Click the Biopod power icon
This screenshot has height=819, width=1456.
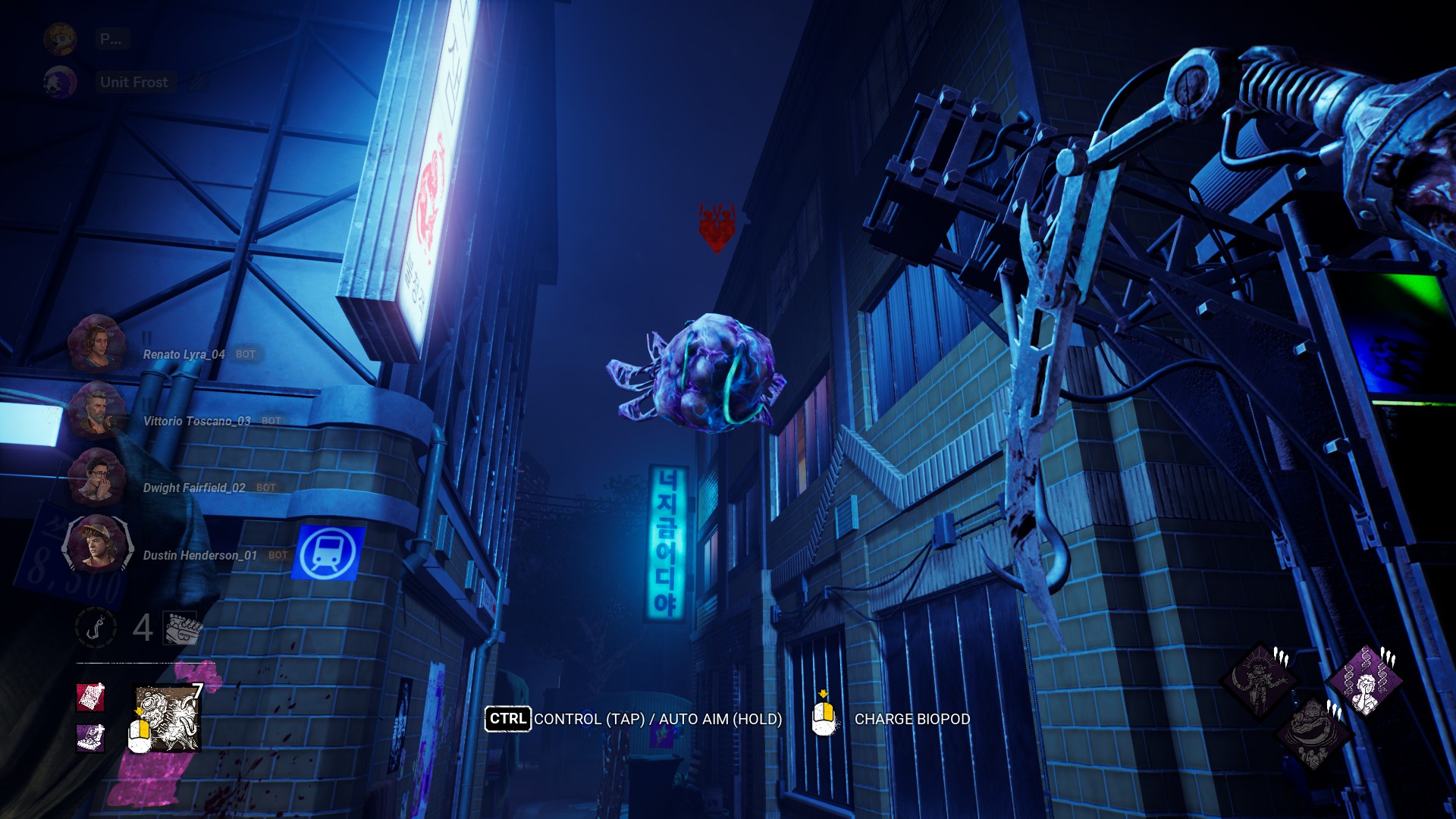click(x=168, y=718)
